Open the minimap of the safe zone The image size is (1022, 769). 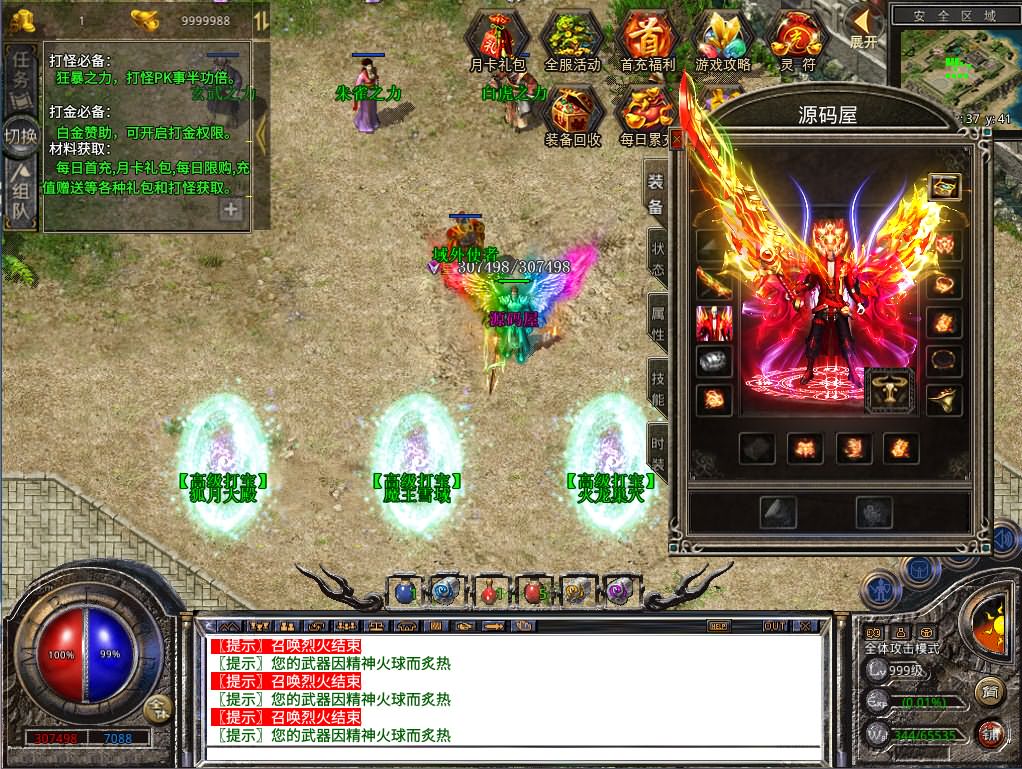click(x=958, y=65)
